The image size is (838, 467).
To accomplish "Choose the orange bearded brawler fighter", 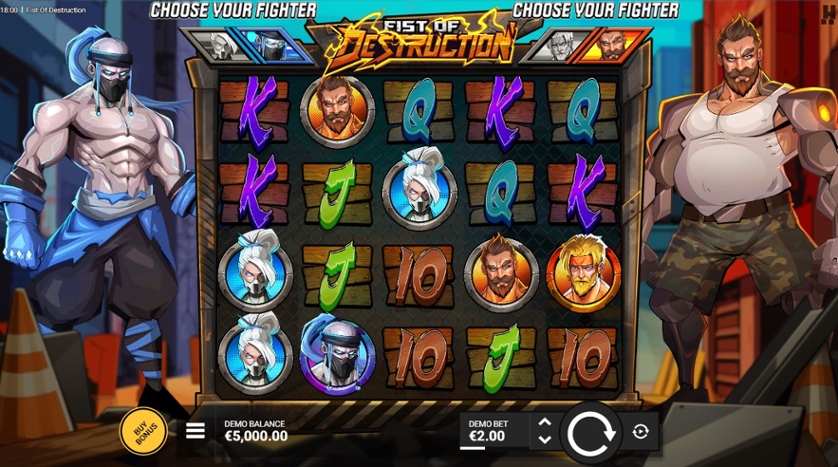I will (611, 44).
